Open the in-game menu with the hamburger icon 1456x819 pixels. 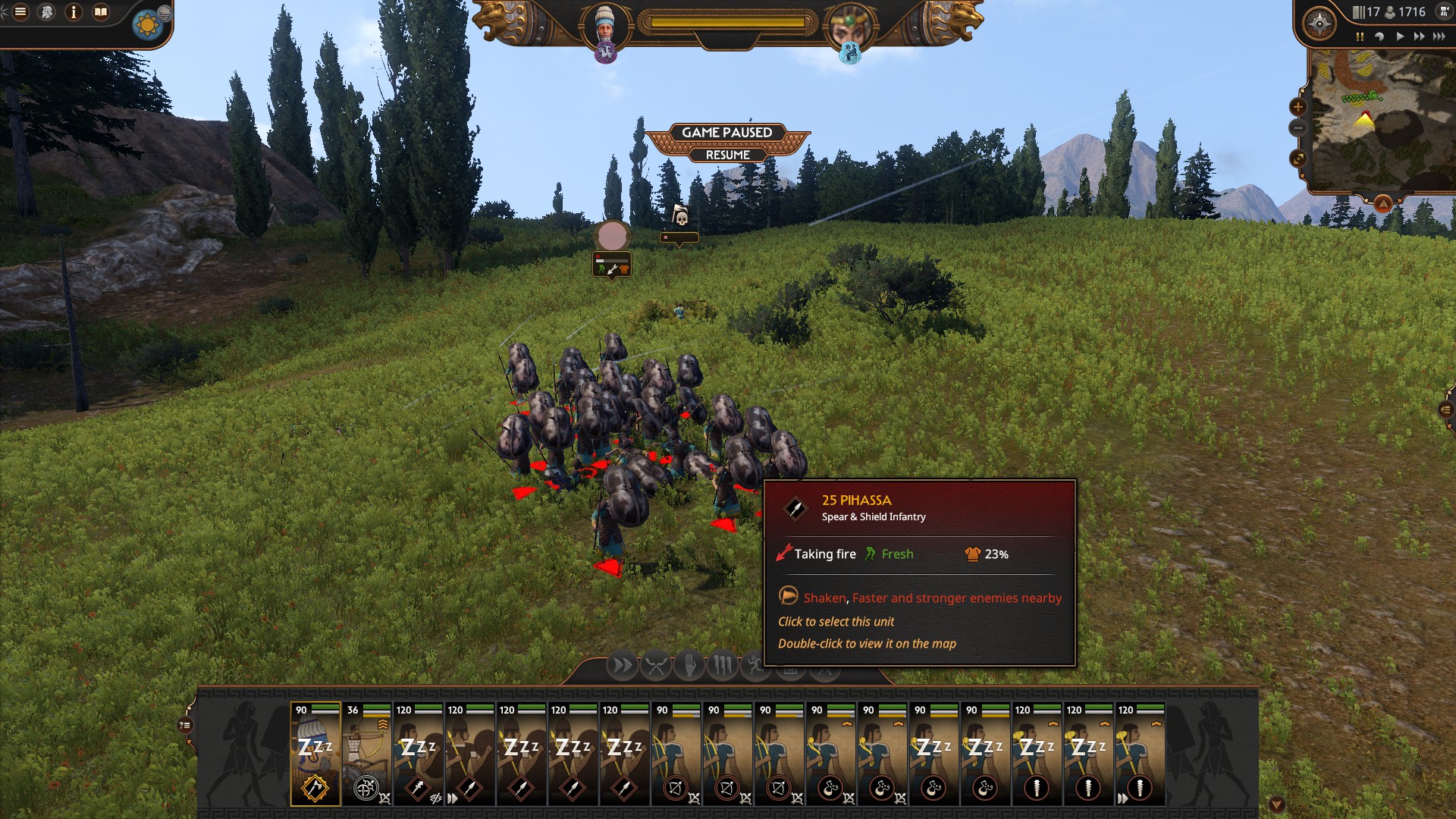(20, 11)
